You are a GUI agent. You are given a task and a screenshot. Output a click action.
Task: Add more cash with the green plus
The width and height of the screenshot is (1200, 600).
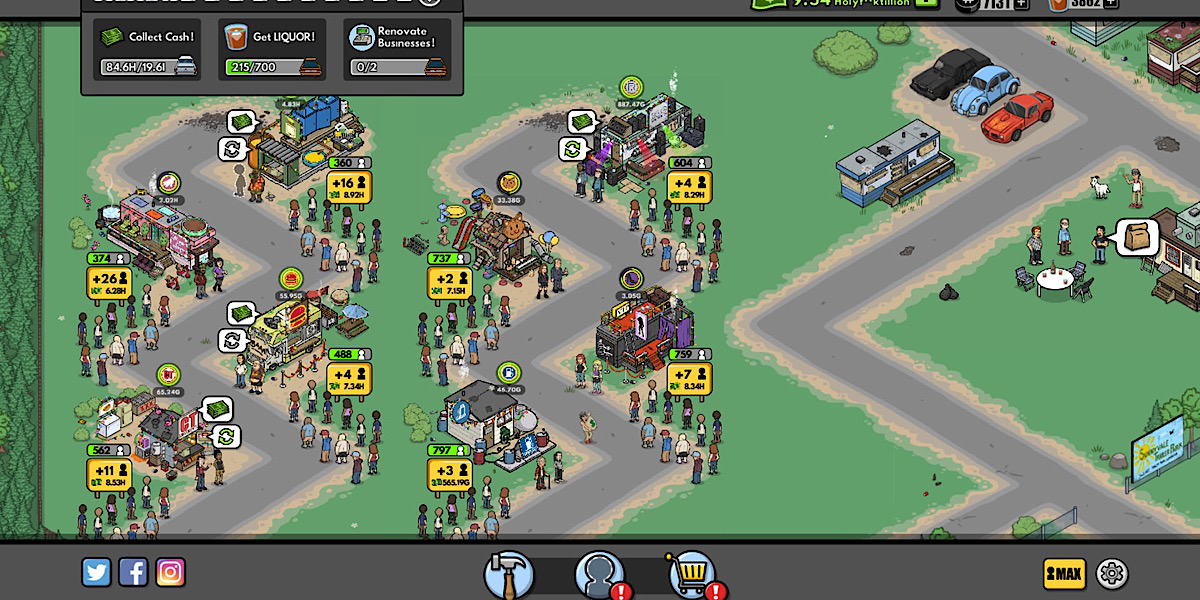point(928,3)
